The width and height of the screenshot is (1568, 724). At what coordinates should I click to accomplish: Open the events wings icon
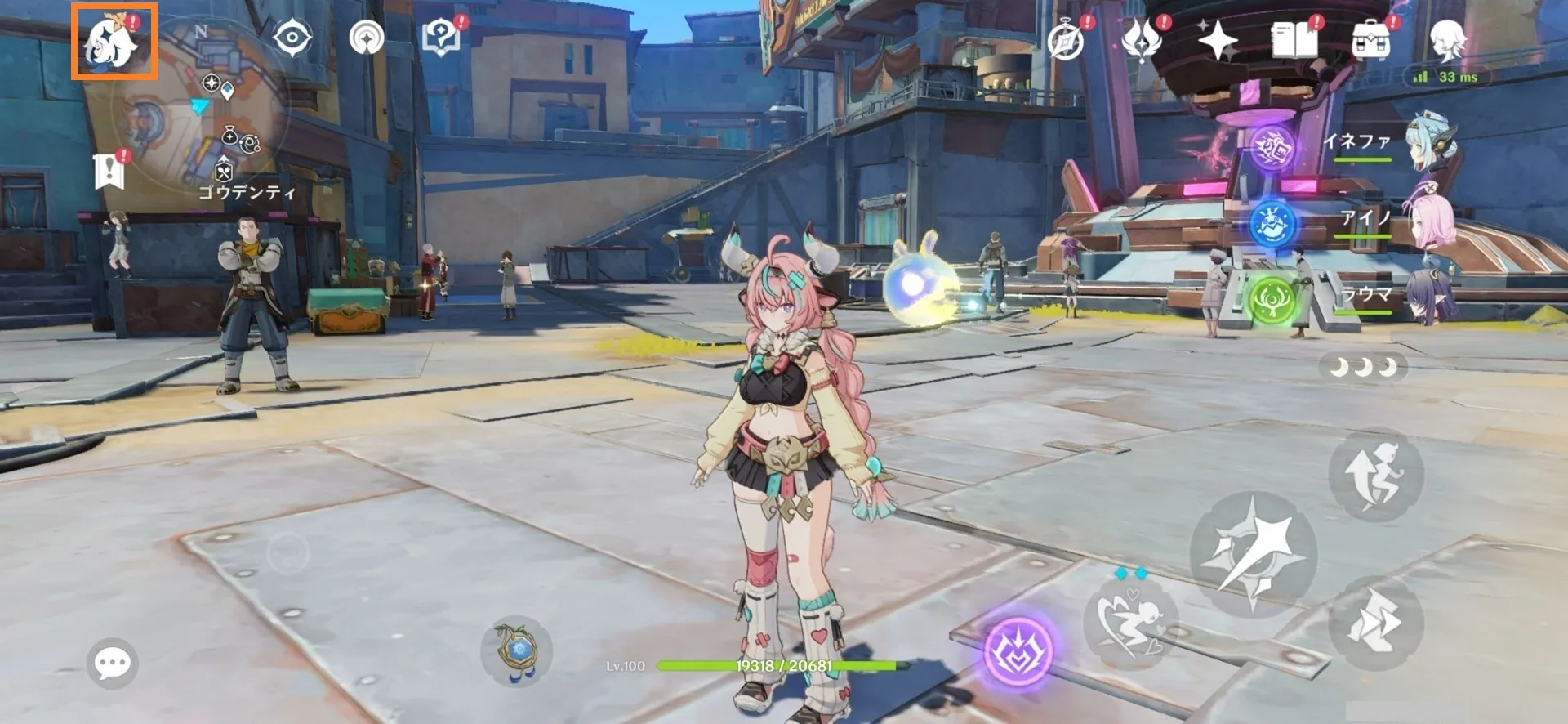1142,39
